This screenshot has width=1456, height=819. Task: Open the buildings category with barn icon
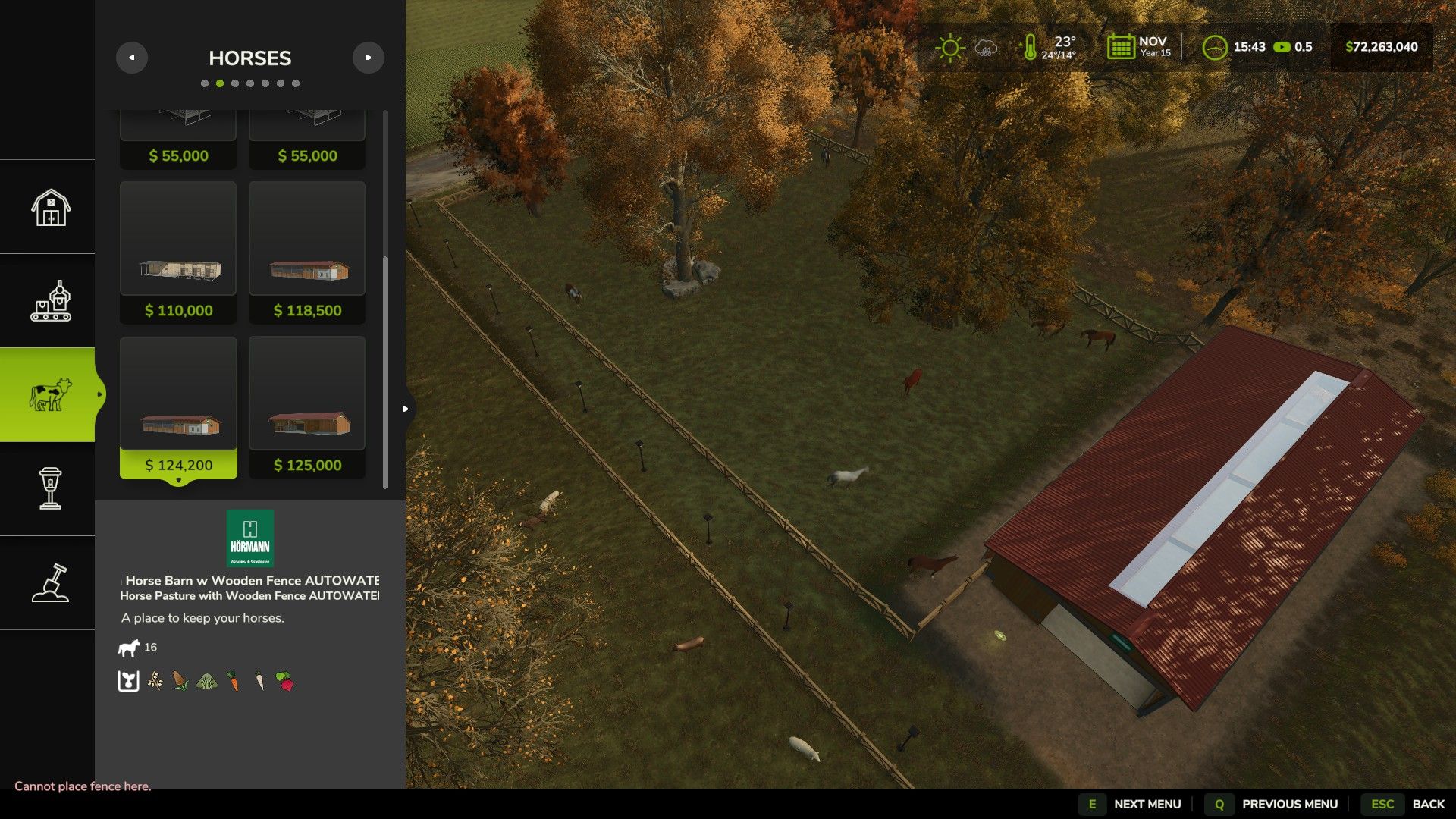point(50,207)
